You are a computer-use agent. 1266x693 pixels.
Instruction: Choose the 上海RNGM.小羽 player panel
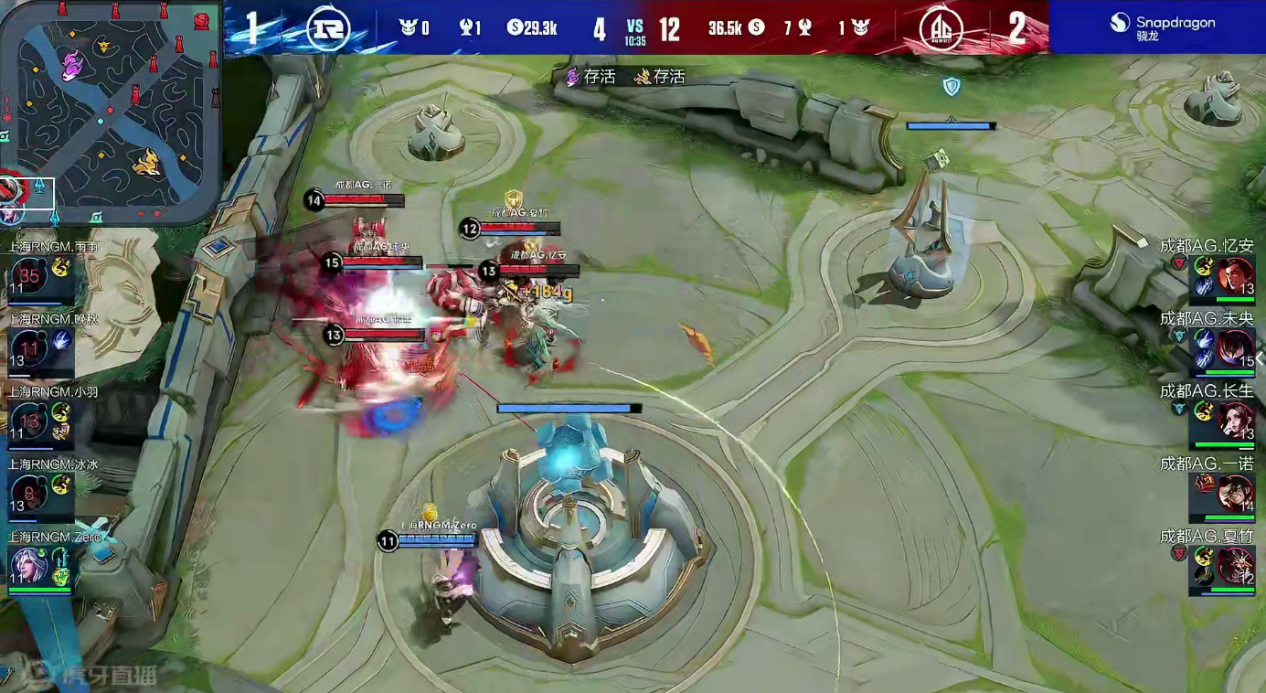[x=40, y=418]
